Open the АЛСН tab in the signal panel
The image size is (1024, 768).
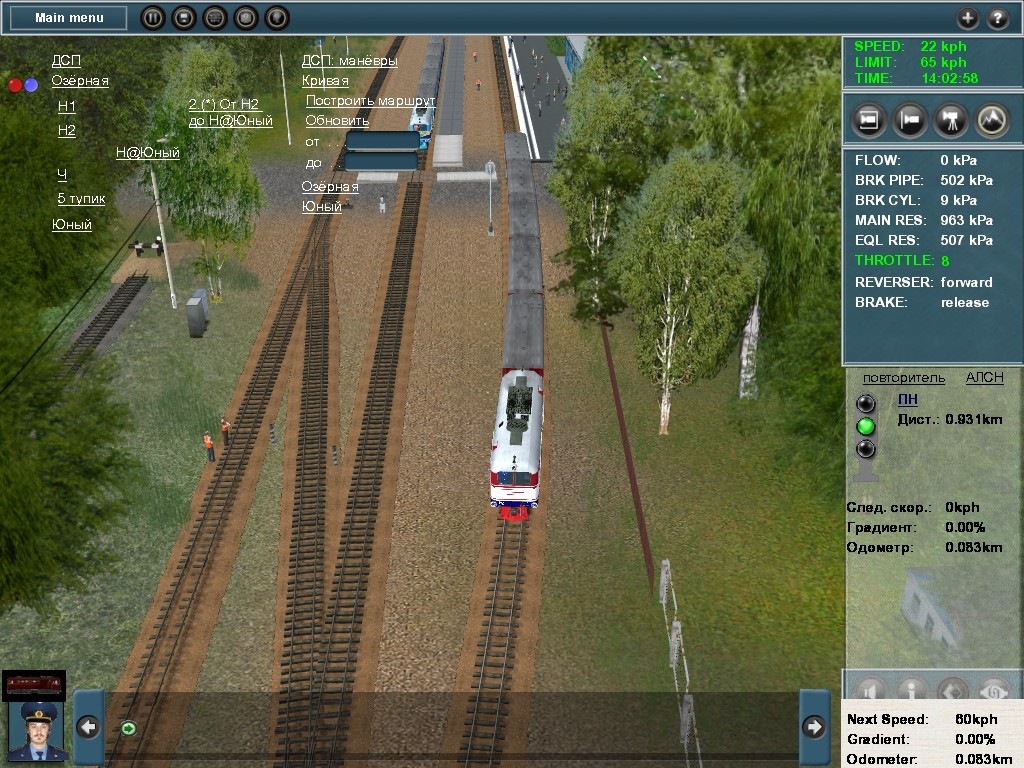pos(984,377)
